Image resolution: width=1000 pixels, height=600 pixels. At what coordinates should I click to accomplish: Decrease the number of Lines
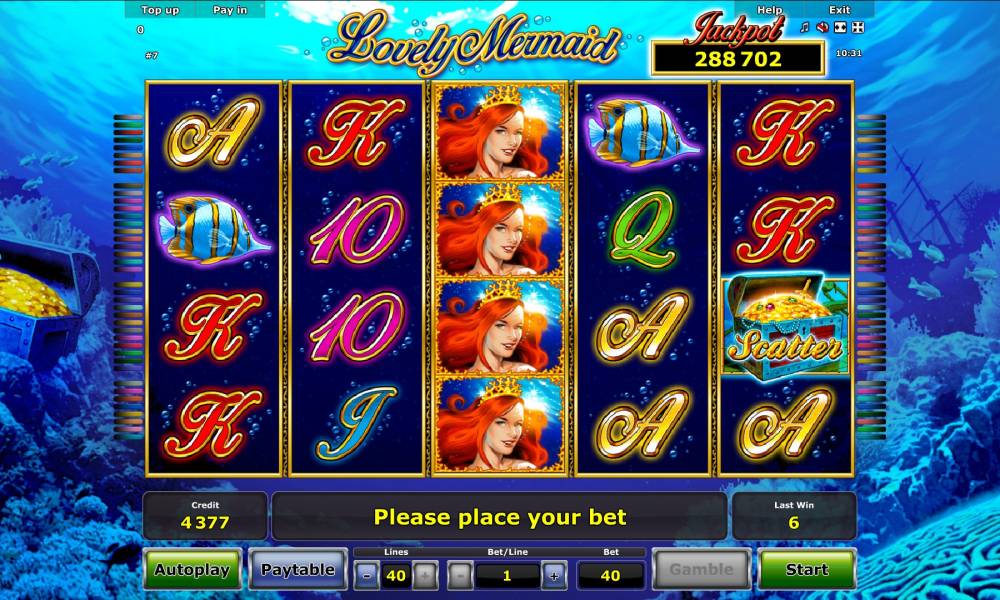368,575
